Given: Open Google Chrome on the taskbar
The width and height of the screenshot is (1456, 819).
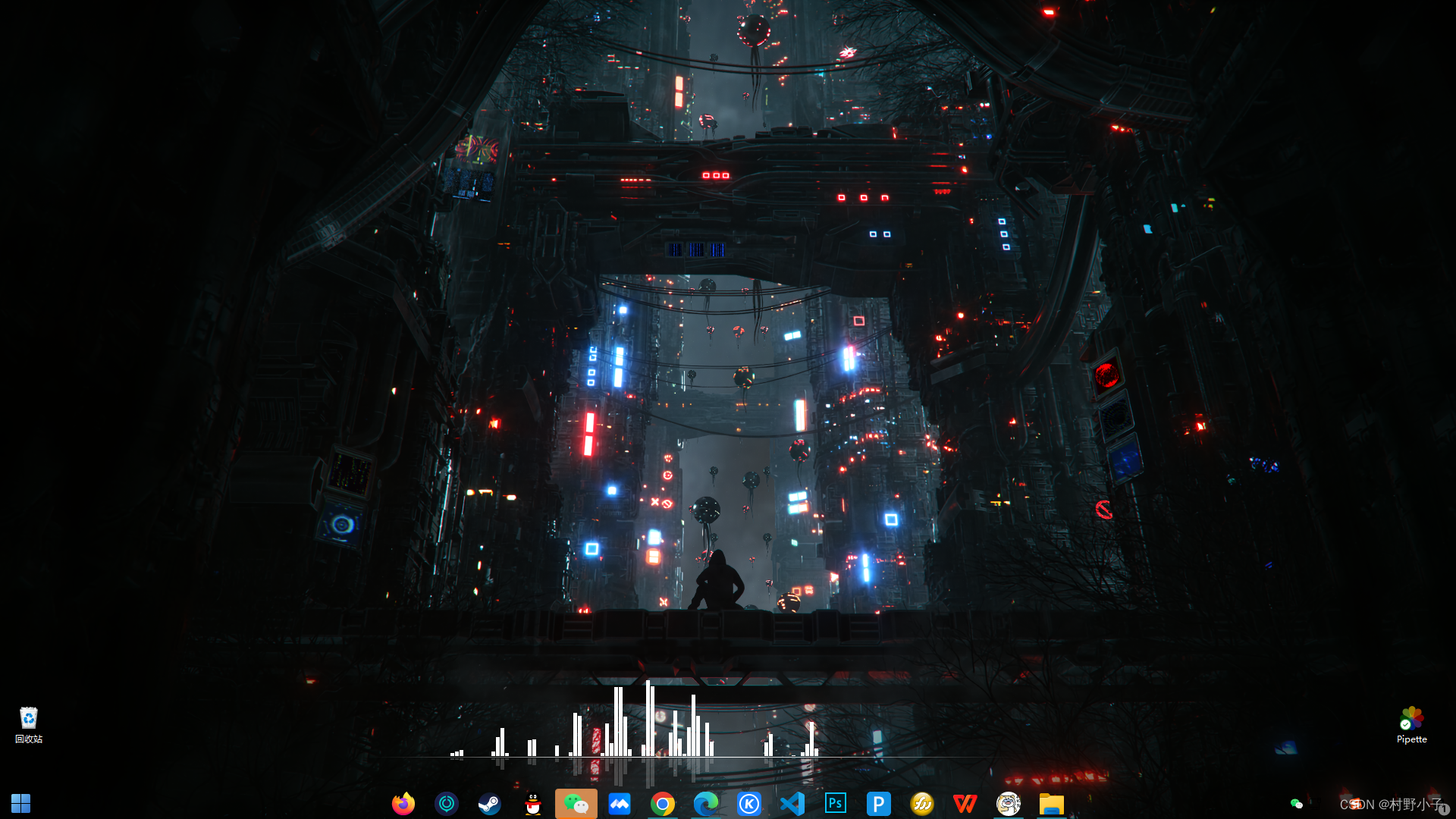Looking at the screenshot, I should point(663,803).
